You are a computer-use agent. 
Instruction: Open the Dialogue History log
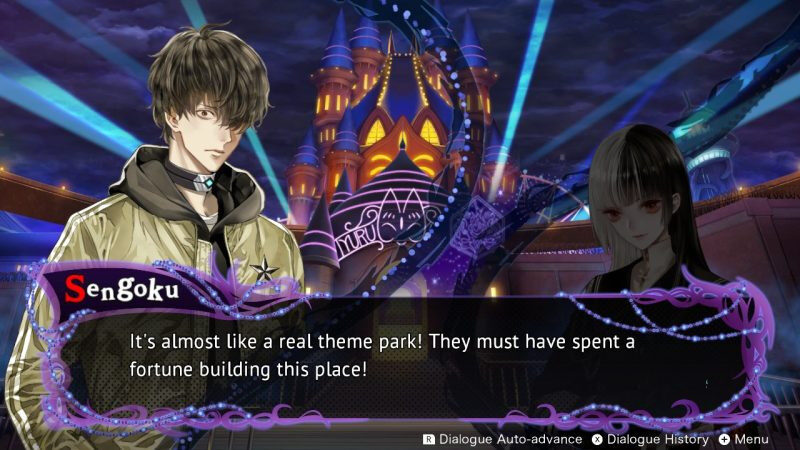coord(650,439)
